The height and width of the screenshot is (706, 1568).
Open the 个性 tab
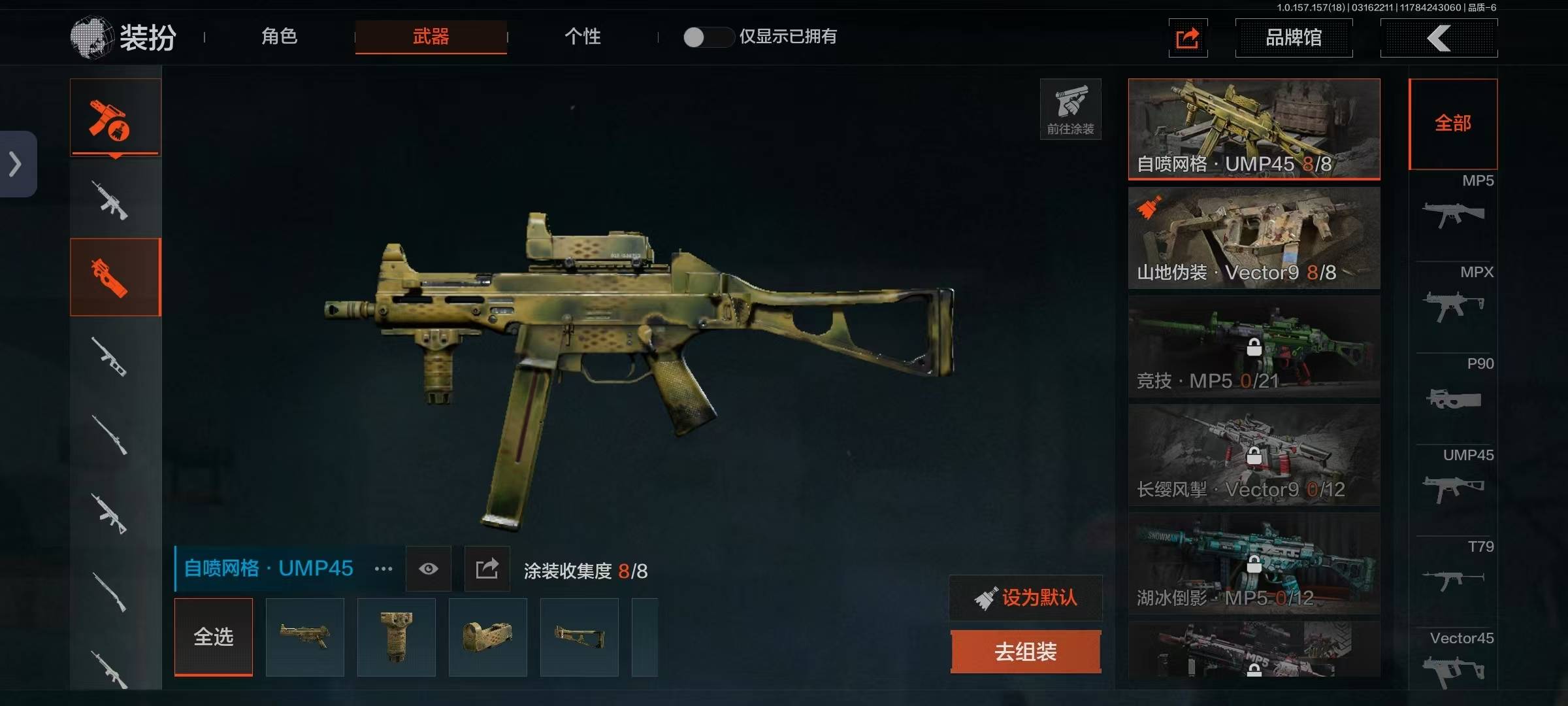coord(582,37)
